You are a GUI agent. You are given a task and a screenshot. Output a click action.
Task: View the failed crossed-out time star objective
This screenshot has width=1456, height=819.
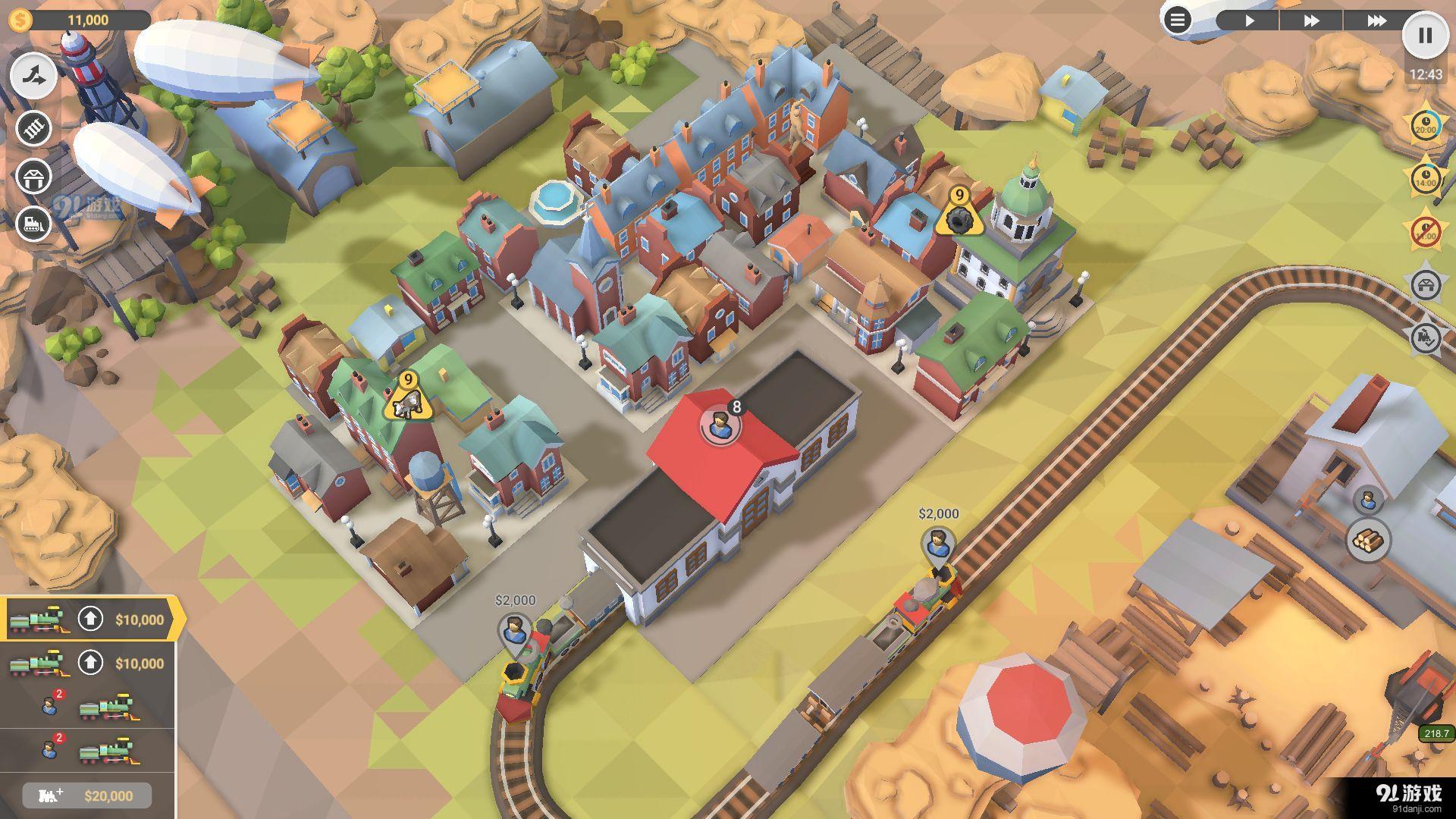click(x=1426, y=231)
